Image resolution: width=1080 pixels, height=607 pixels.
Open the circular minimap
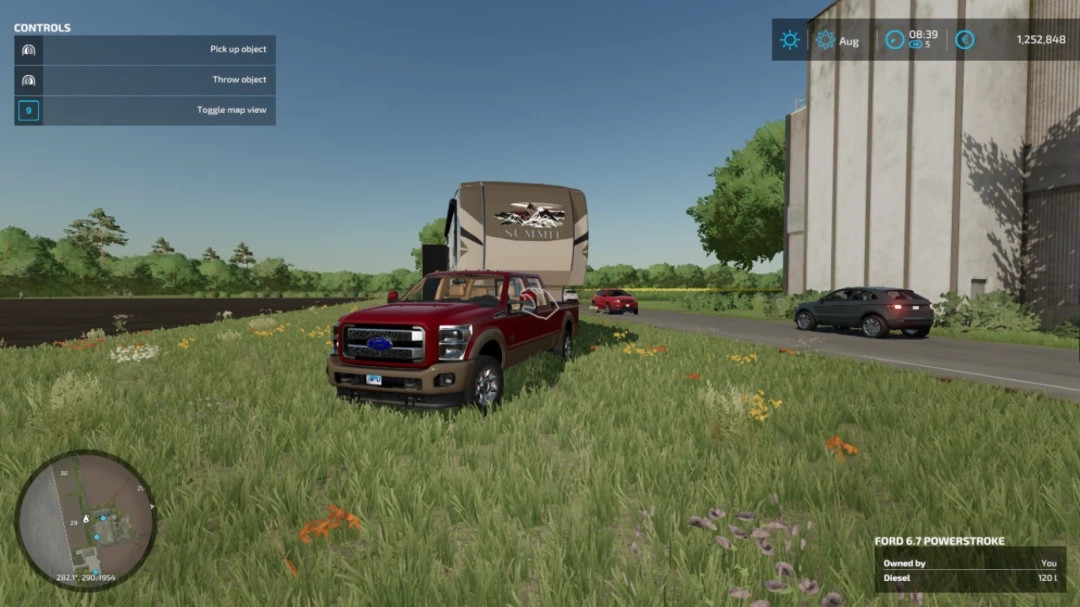[86, 520]
